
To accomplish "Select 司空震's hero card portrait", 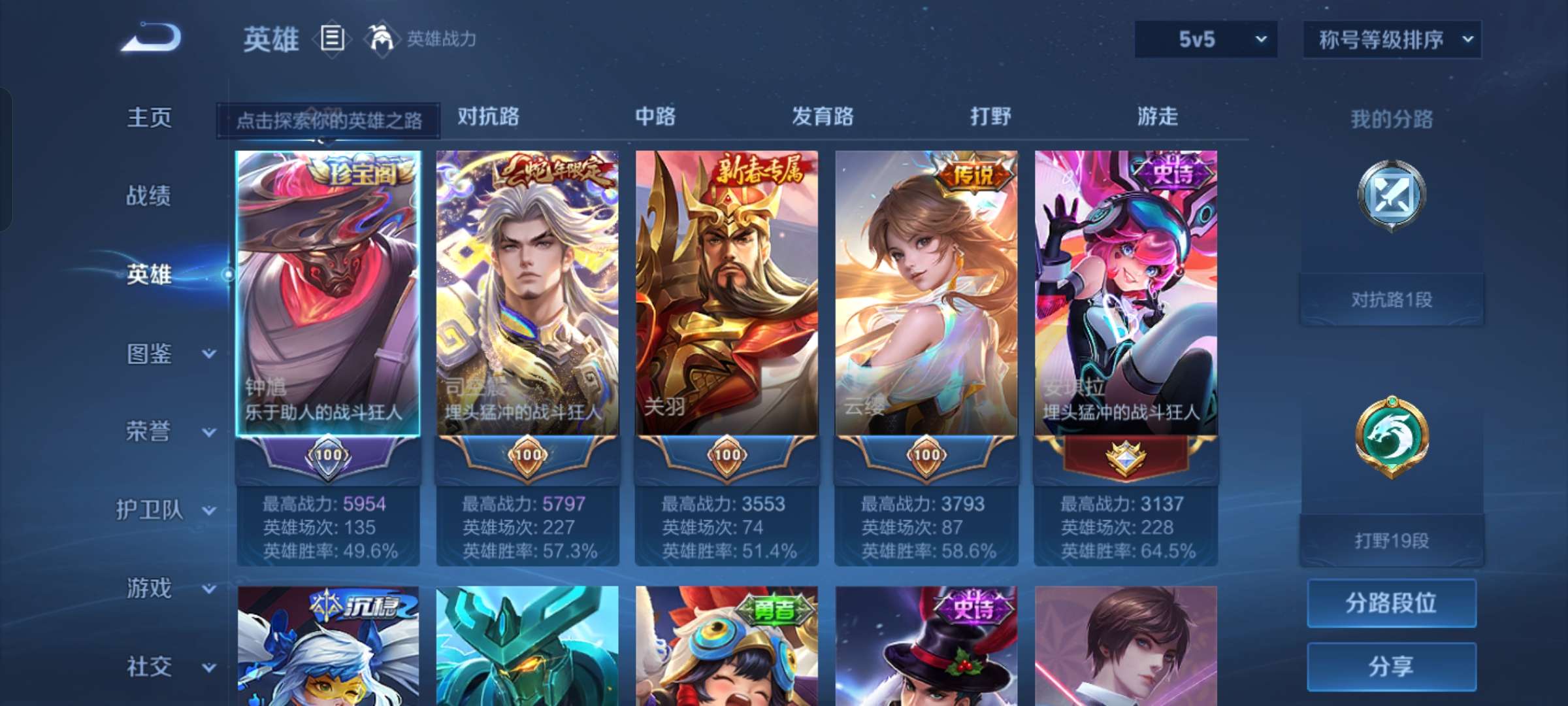I will pyautogui.click(x=529, y=281).
